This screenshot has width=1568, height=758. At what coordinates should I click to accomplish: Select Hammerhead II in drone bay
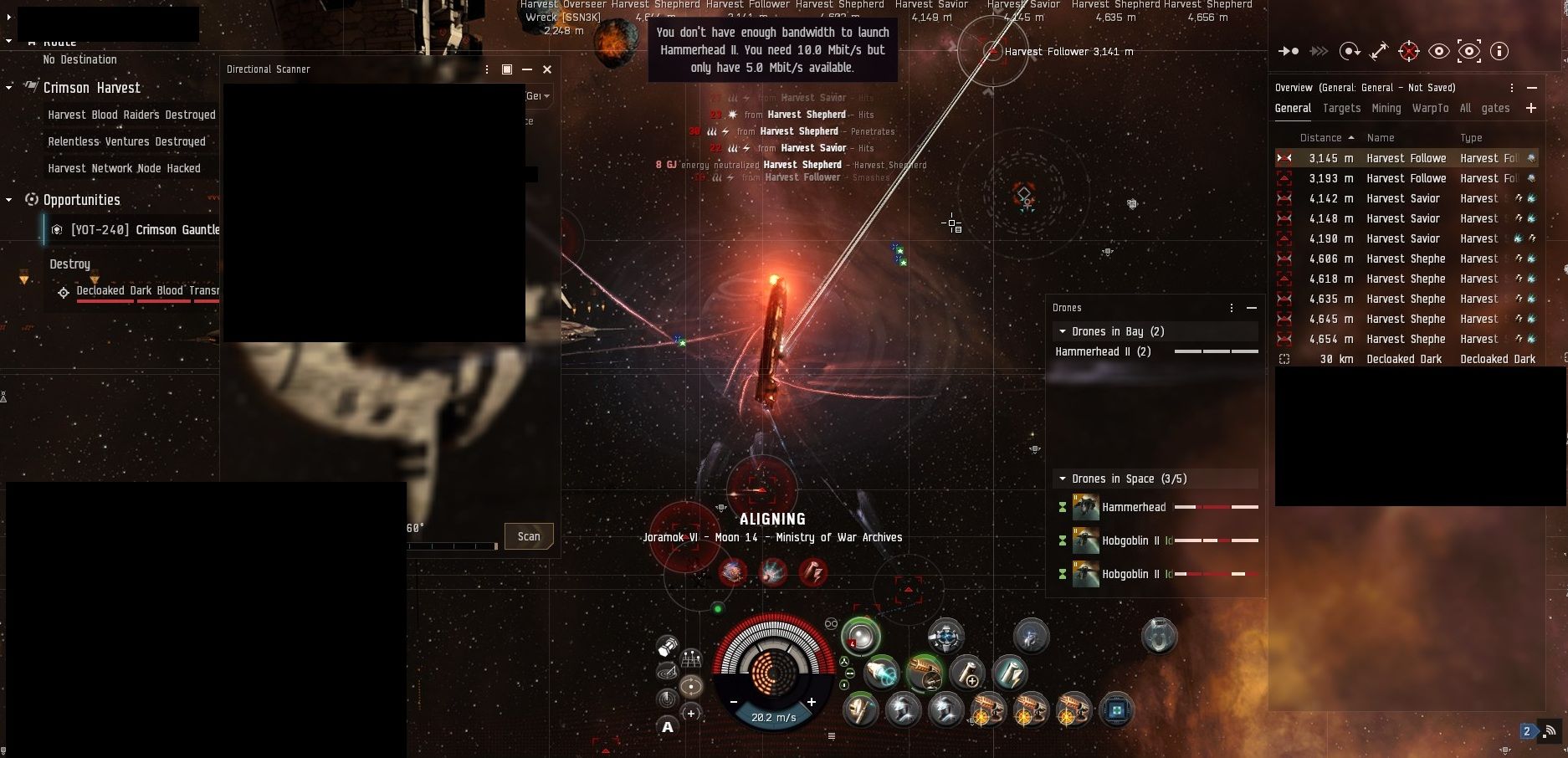1103,351
